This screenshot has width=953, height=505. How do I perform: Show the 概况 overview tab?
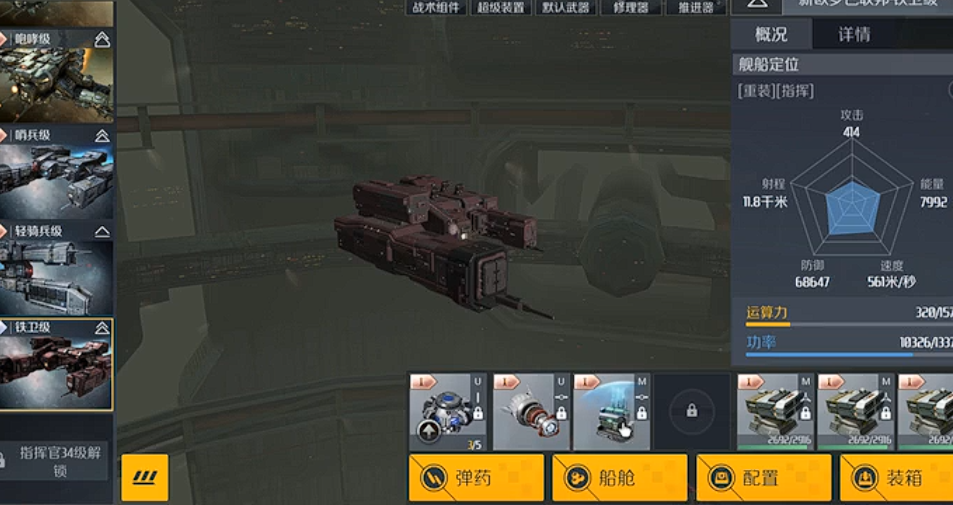(771, 34)
